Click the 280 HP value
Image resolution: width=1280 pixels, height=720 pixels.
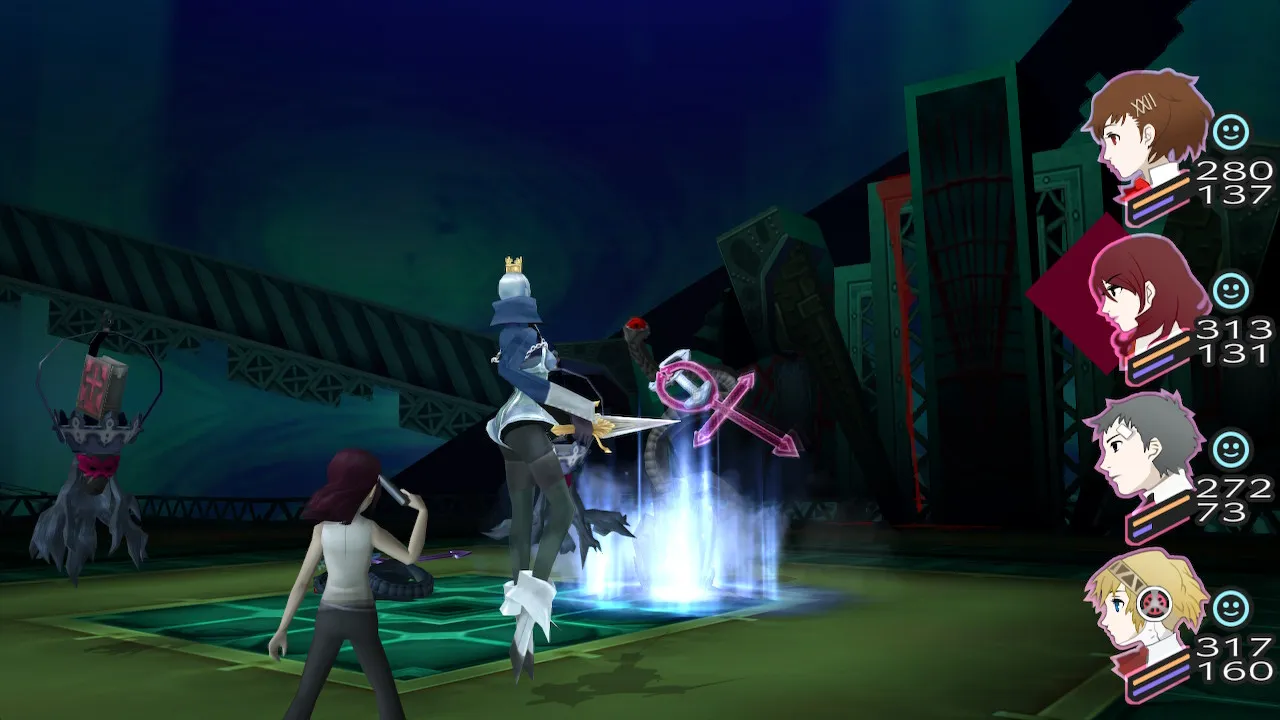click(1234, 168)
